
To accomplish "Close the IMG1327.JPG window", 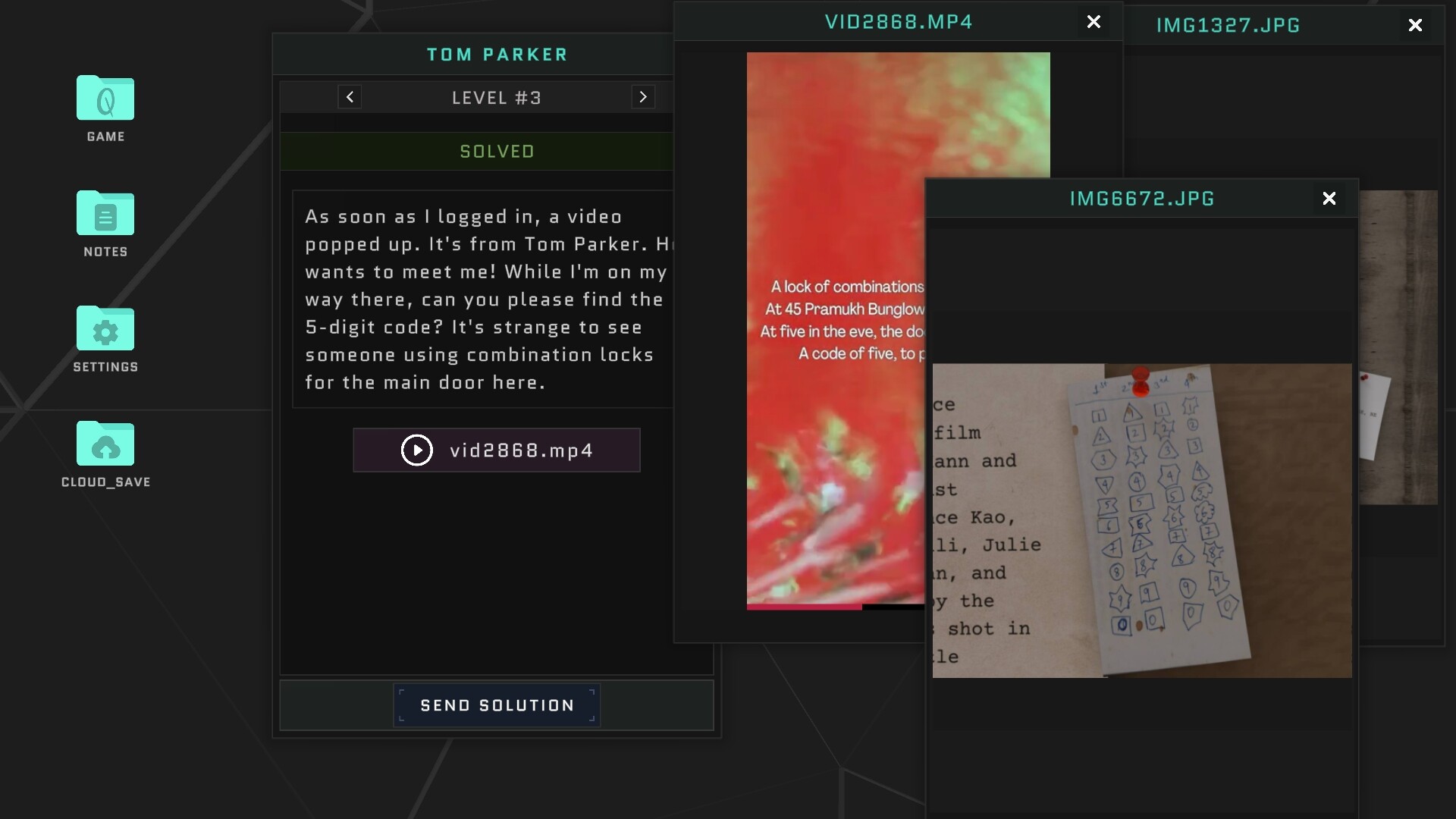I will [1415, 24].
